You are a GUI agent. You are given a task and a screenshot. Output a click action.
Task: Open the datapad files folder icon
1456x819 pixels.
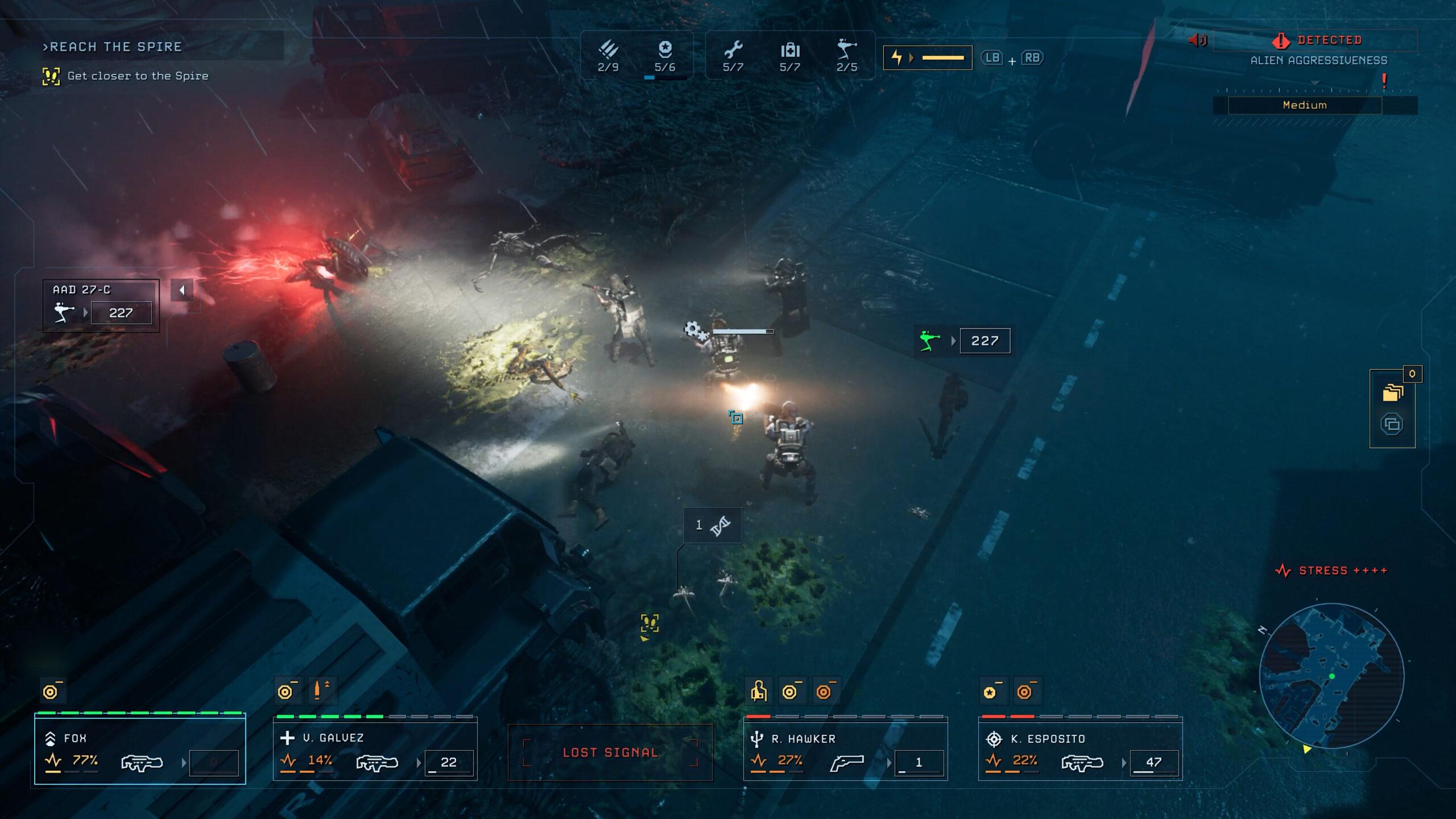[x=1392, y=393]
